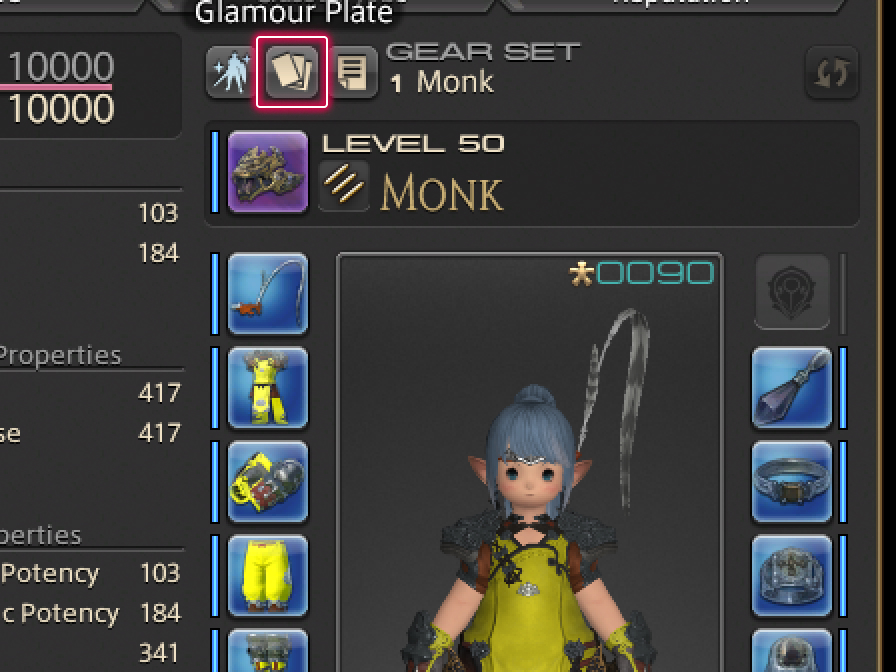The width and height of the screenshot is (896, 672).
Task: Click the circular arrows update gear button
Action: click(831, 73)
